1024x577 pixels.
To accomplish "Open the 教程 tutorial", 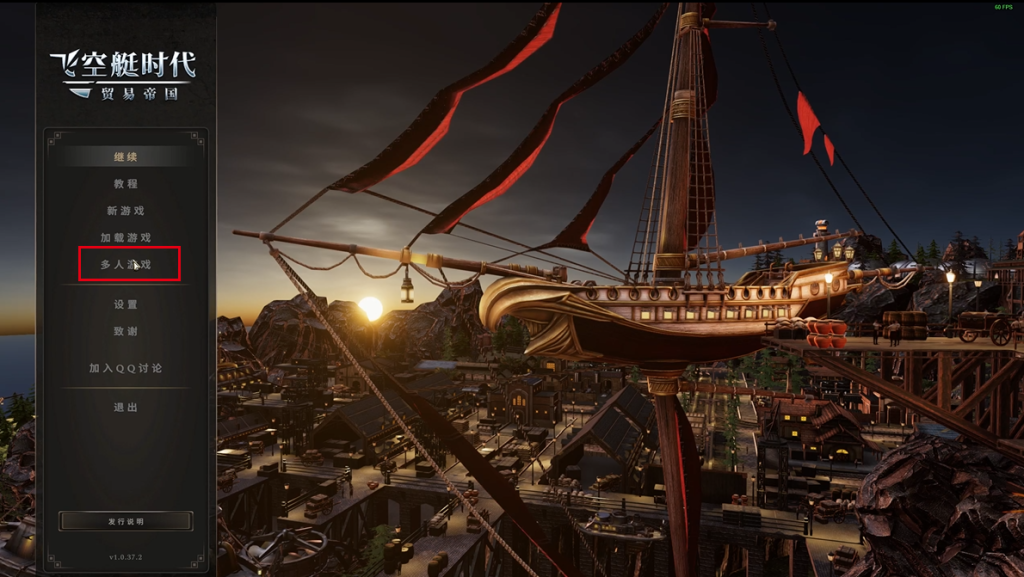I will [x=126, y=184].
